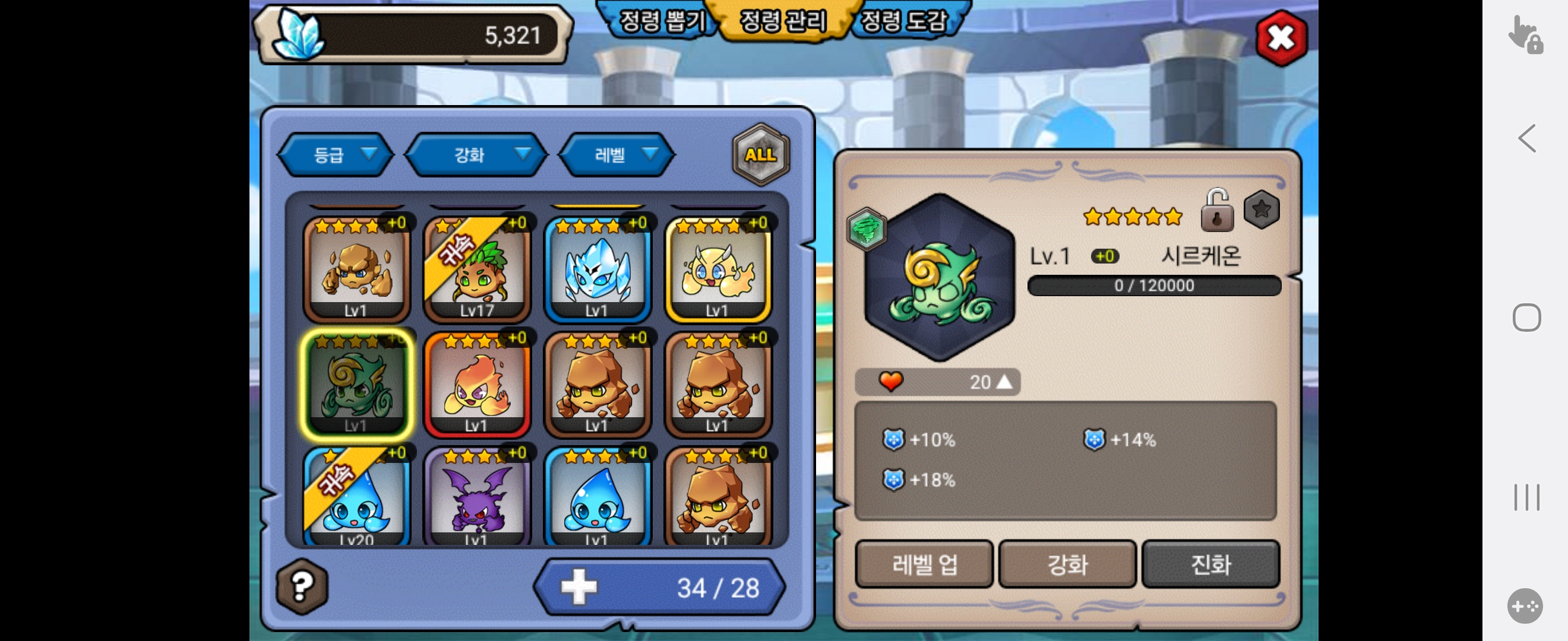Open the 정령 도감 tab
This screenshot has height=641, width=1568.
click(x=903, y=21)
